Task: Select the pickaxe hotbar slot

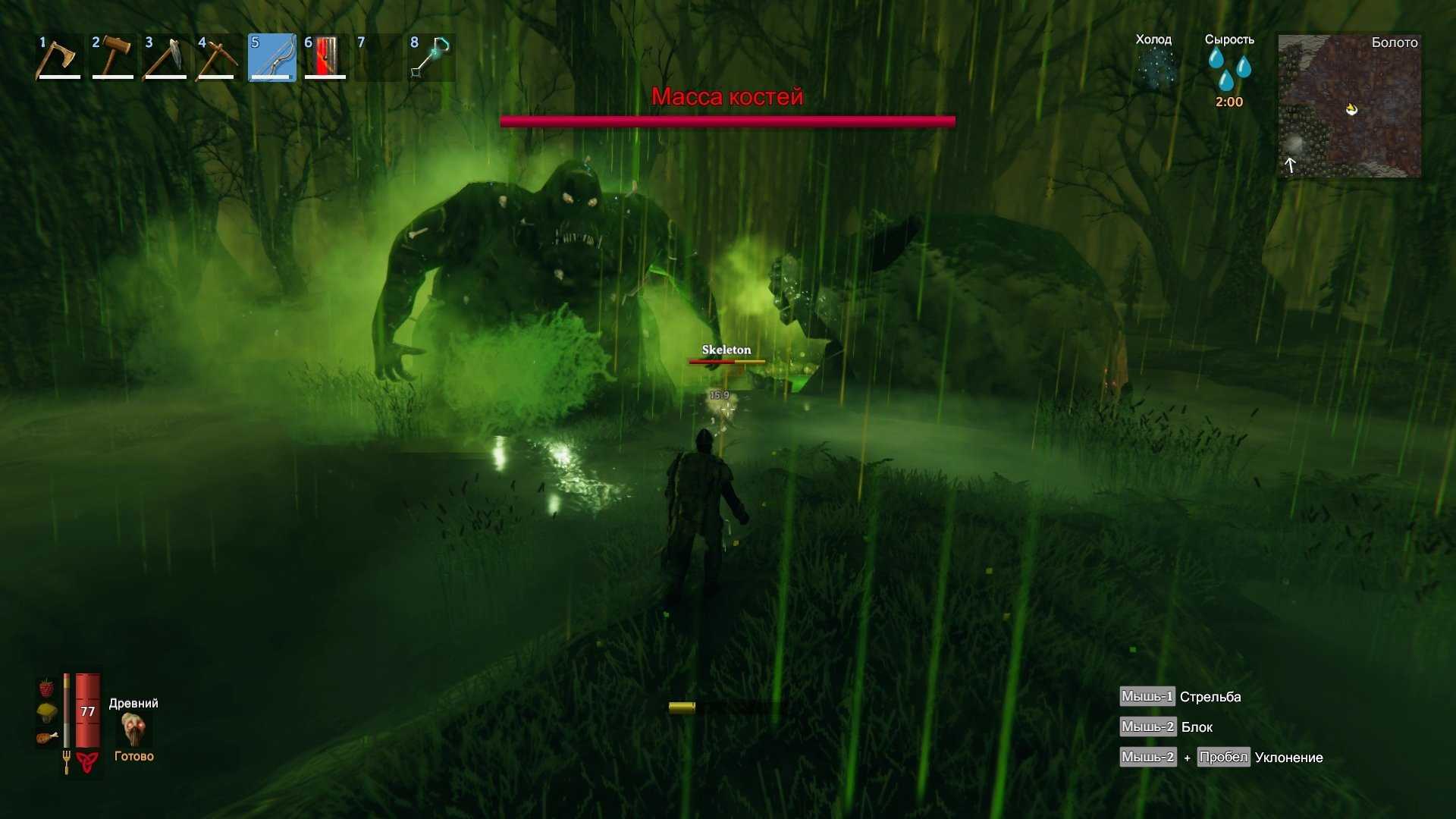Action: click(218, 57)
